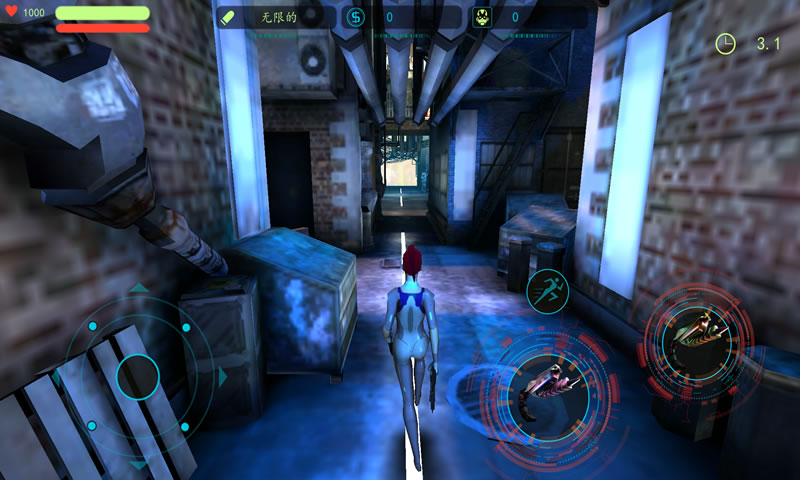The width and height of the screenshot is (800, 480).
Task: Select the secondary gun weapon button
Action: click(x=697, y=332)
